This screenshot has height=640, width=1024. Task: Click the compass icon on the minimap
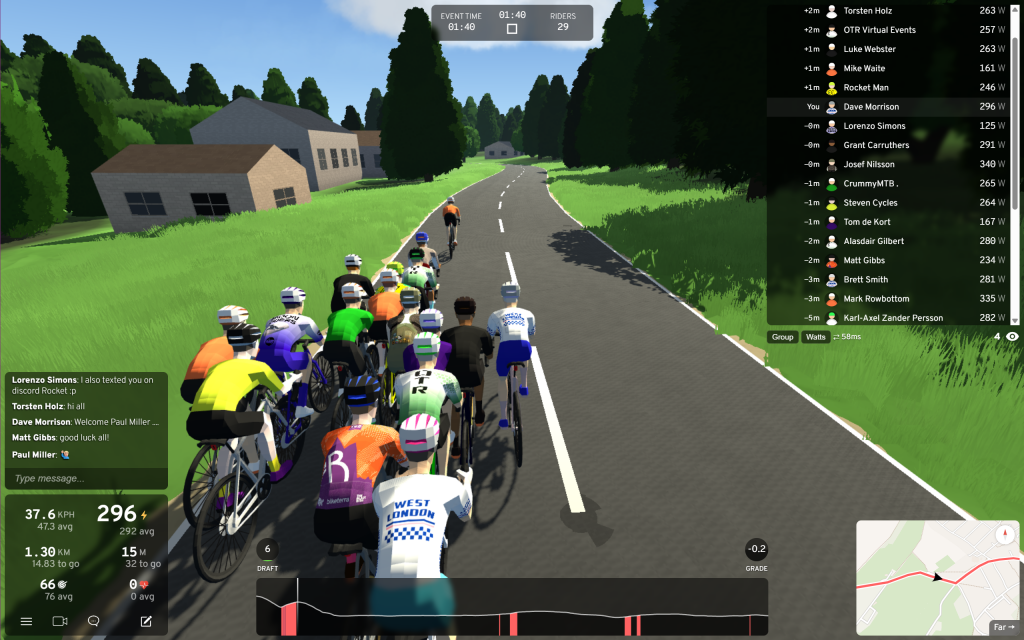coord(1005,535)
